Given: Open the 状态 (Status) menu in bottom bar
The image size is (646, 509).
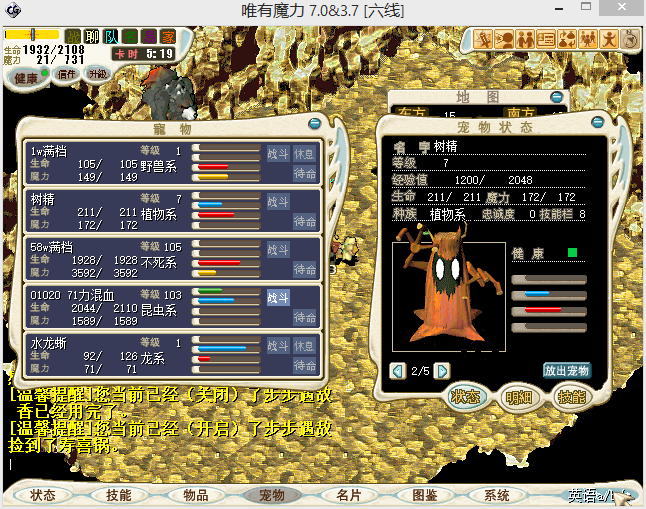Looking at the screenshot, I should [43, 495].
